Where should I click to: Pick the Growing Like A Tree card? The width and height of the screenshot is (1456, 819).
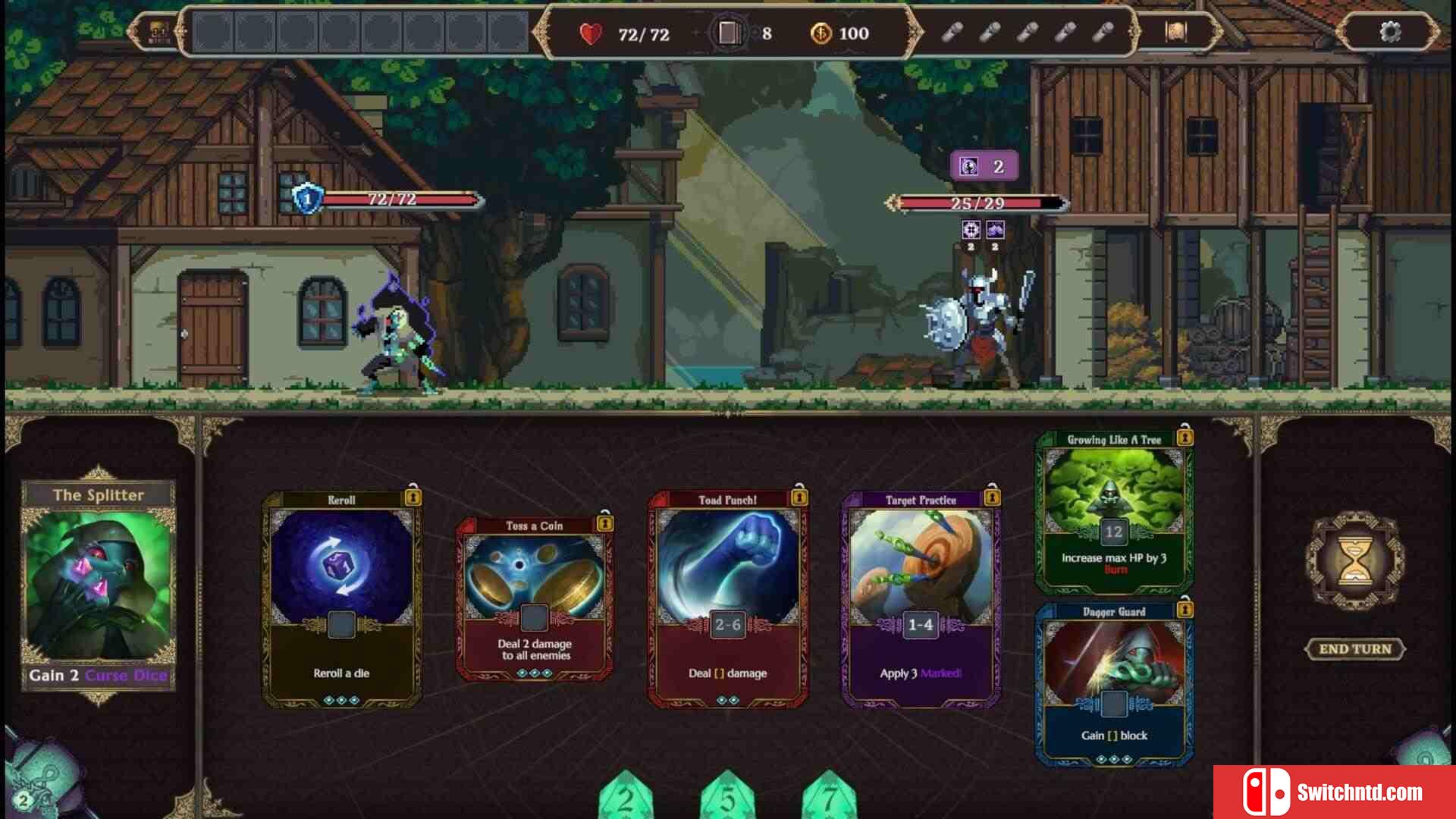(1113, 512)
